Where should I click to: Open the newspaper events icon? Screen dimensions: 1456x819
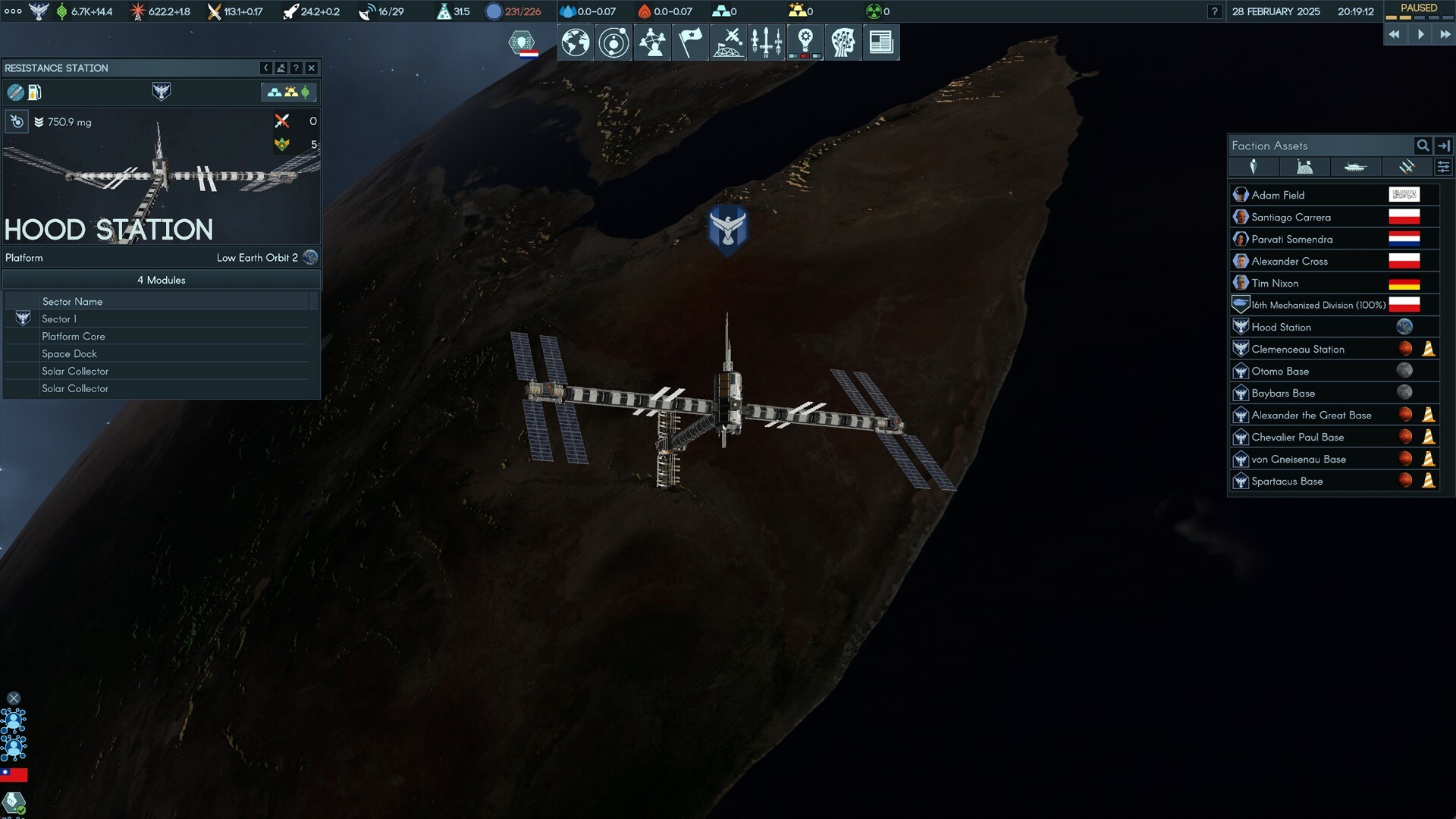click(x=882, y=42)
